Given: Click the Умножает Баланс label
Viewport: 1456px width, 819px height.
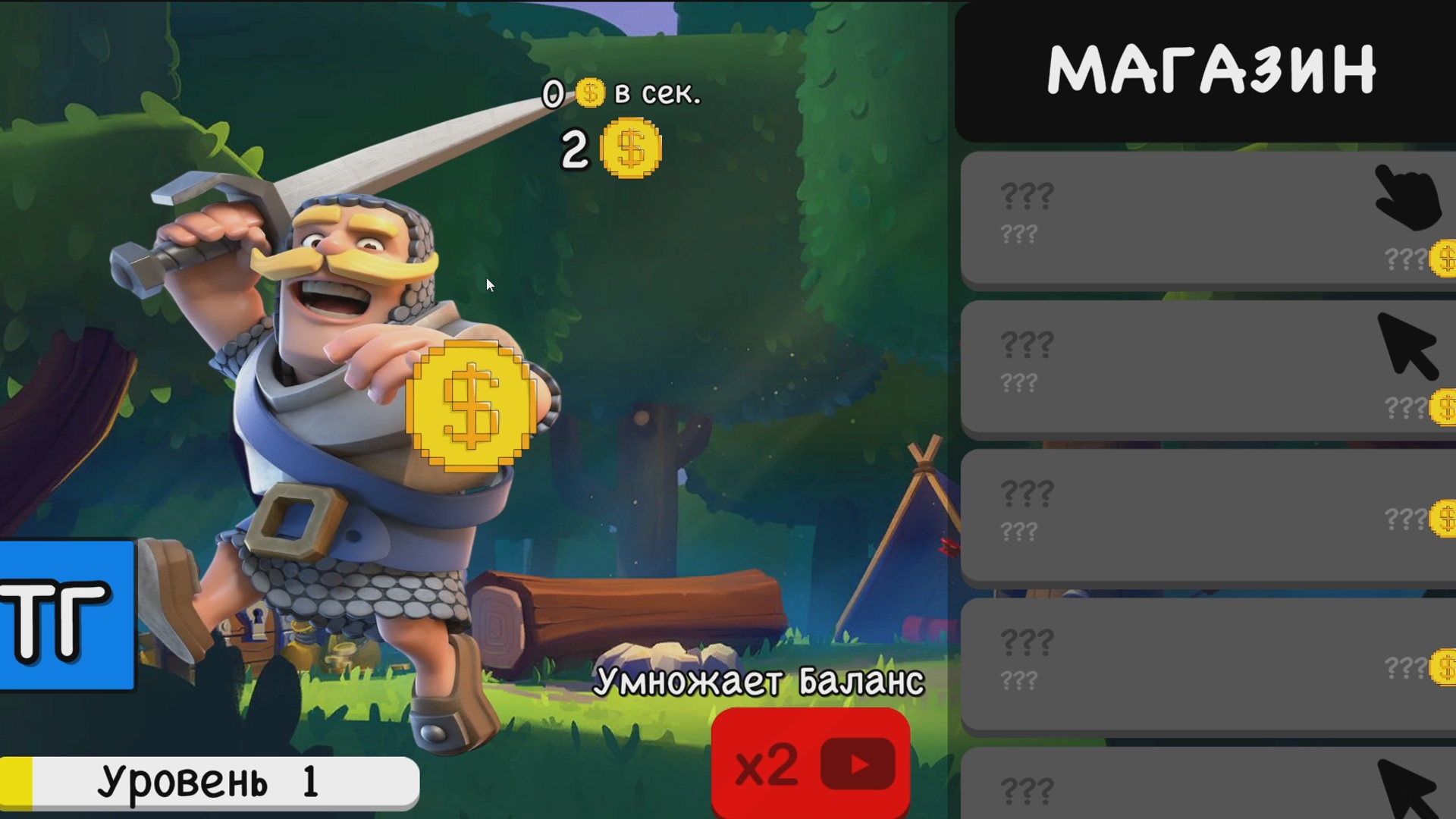Looking at the screenshot, I should [x=761, y=682].
